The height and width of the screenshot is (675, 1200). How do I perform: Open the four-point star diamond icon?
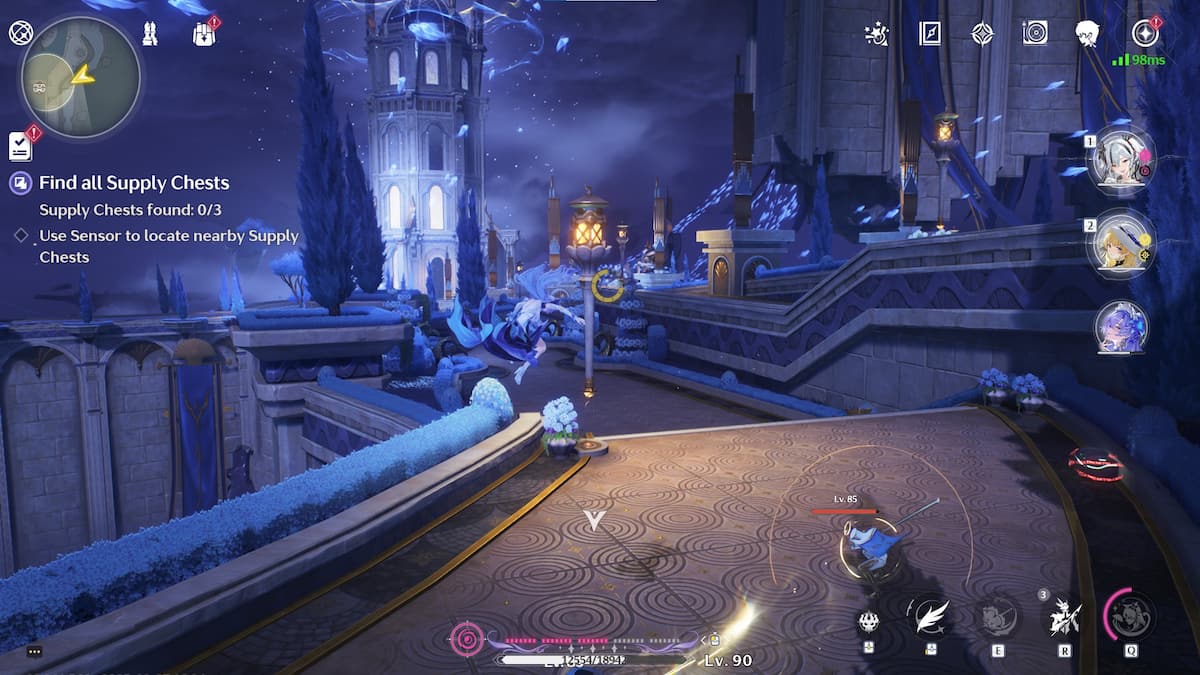click(982, 34)
